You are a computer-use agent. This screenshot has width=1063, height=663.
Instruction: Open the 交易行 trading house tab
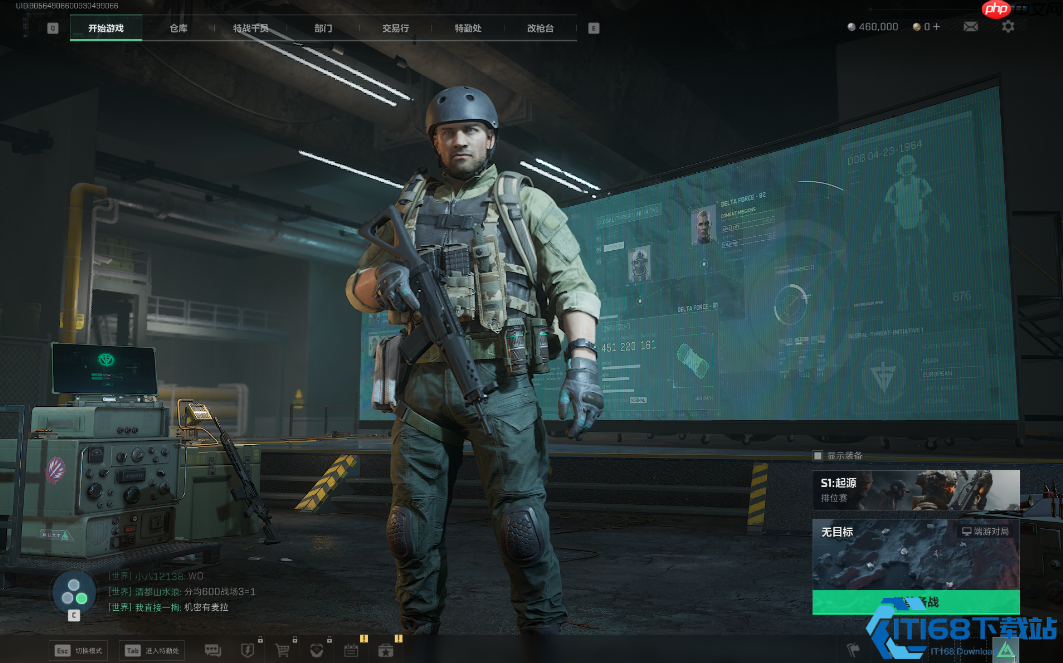pyautogui.click(x=395, y=28)
